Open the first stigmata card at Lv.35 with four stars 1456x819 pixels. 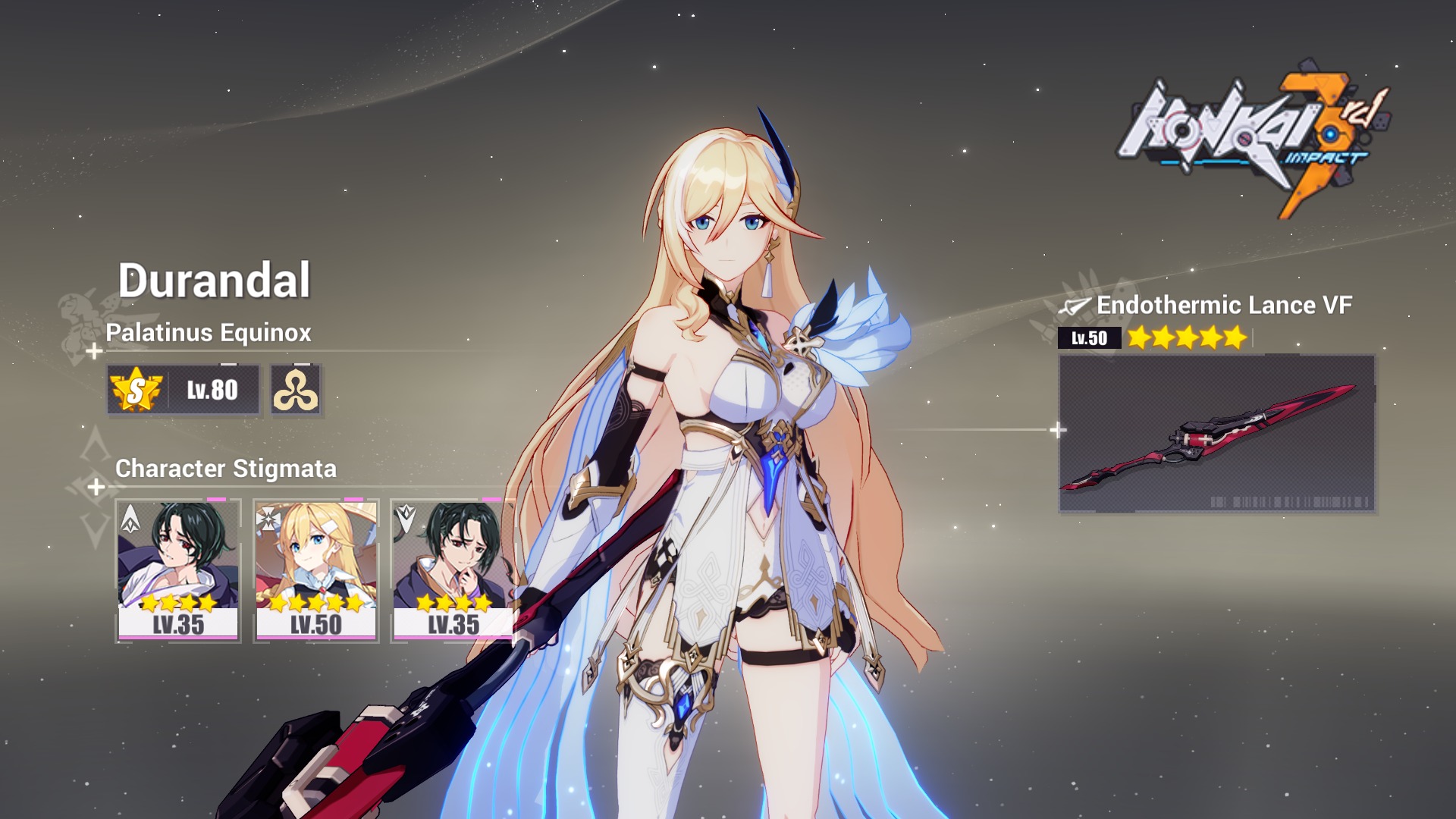(x=178, y=570)
